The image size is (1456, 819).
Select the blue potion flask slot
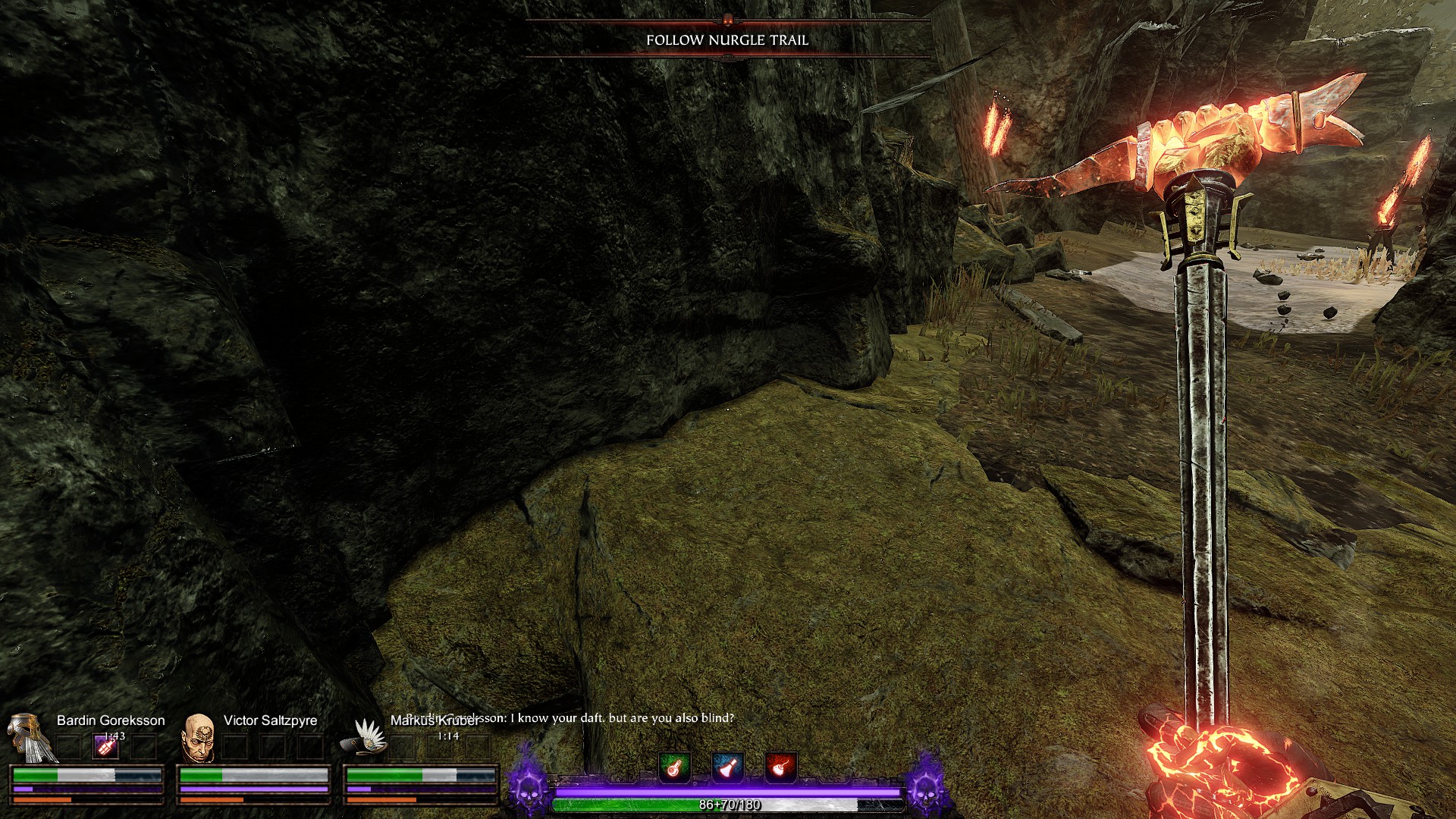(726, 767)
